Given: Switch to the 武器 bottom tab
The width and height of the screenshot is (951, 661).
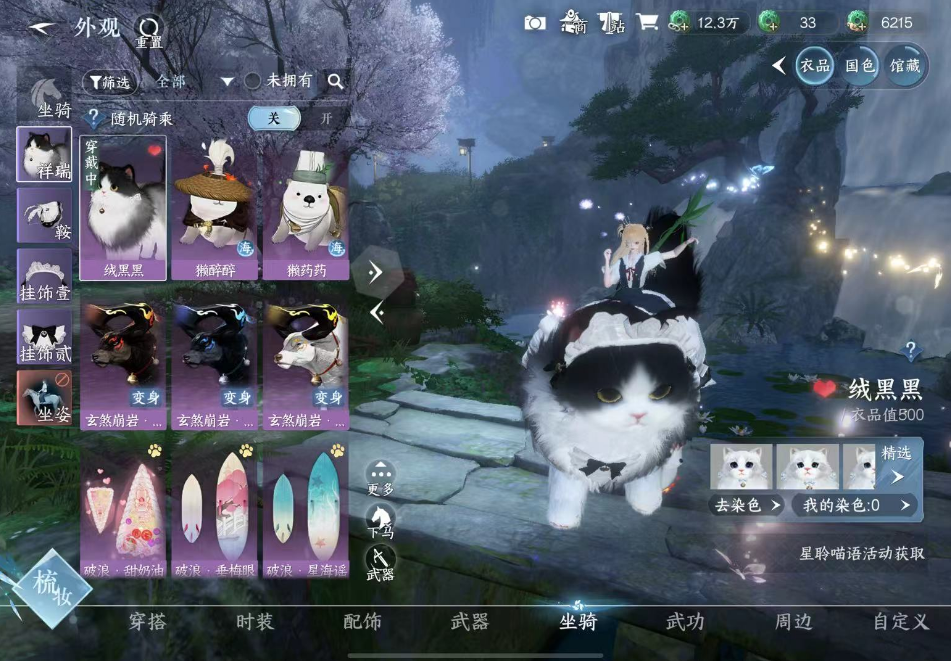Looking at the screenshot, I should [469, 622].
